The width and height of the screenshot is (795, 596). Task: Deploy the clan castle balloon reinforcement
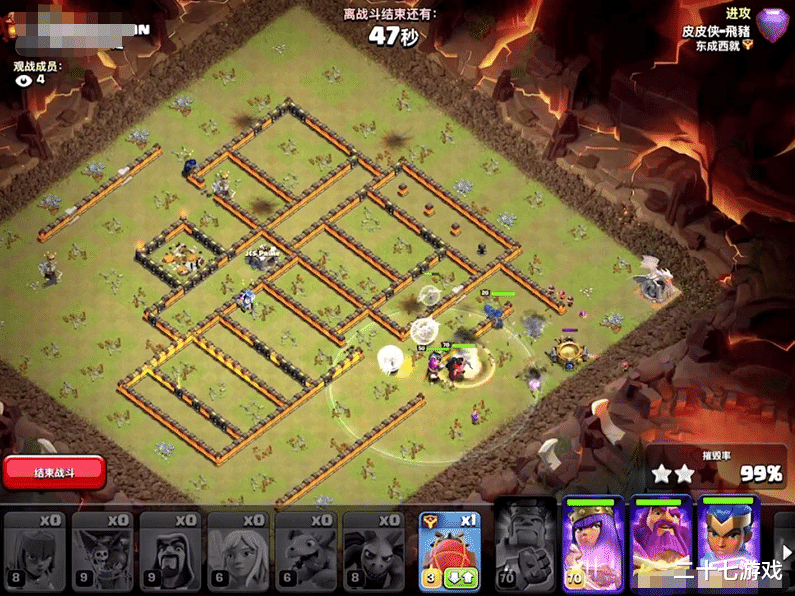[450, 548]
